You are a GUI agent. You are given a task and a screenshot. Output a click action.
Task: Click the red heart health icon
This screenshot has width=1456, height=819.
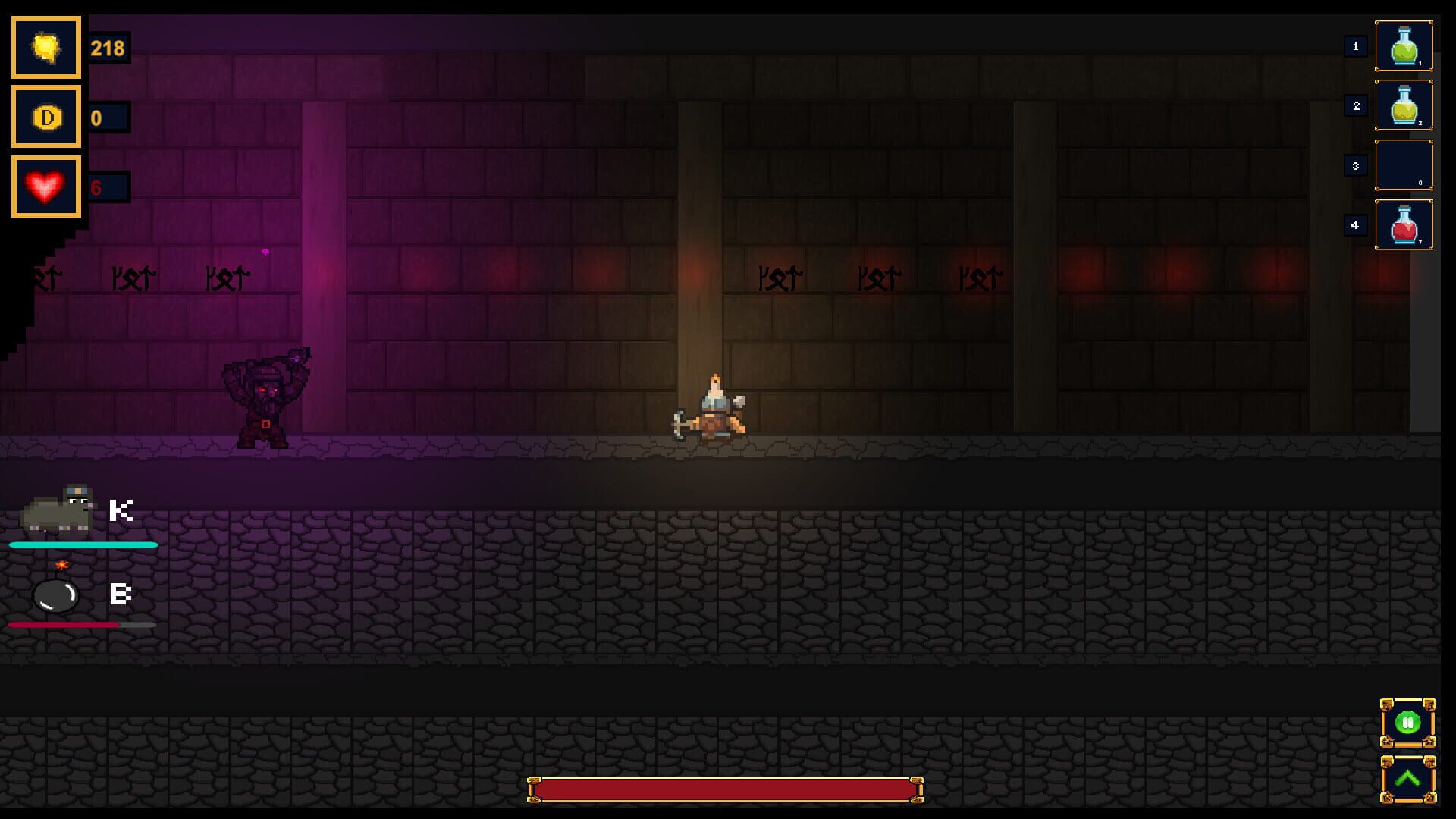point(45,186)
